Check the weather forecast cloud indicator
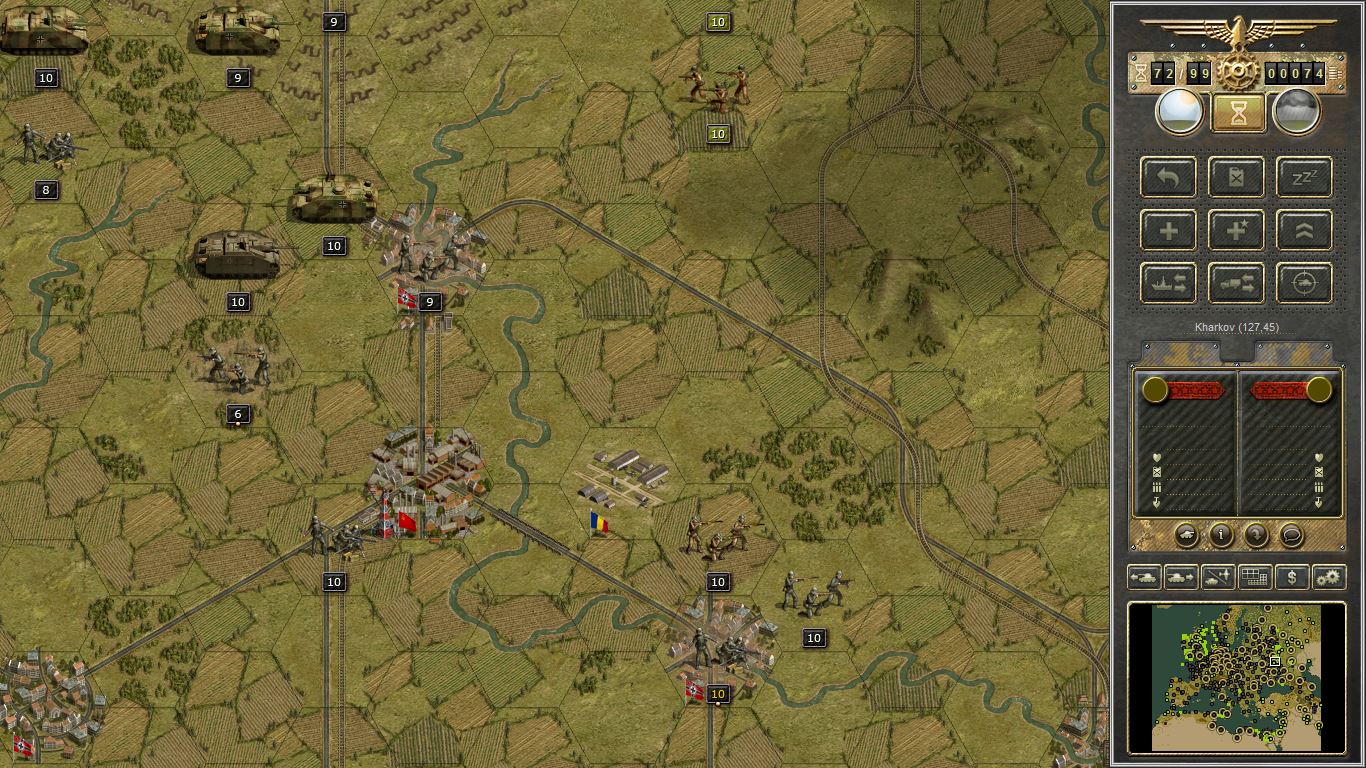This screenshot has width=1366, height=768. (x=1297, y=110)
